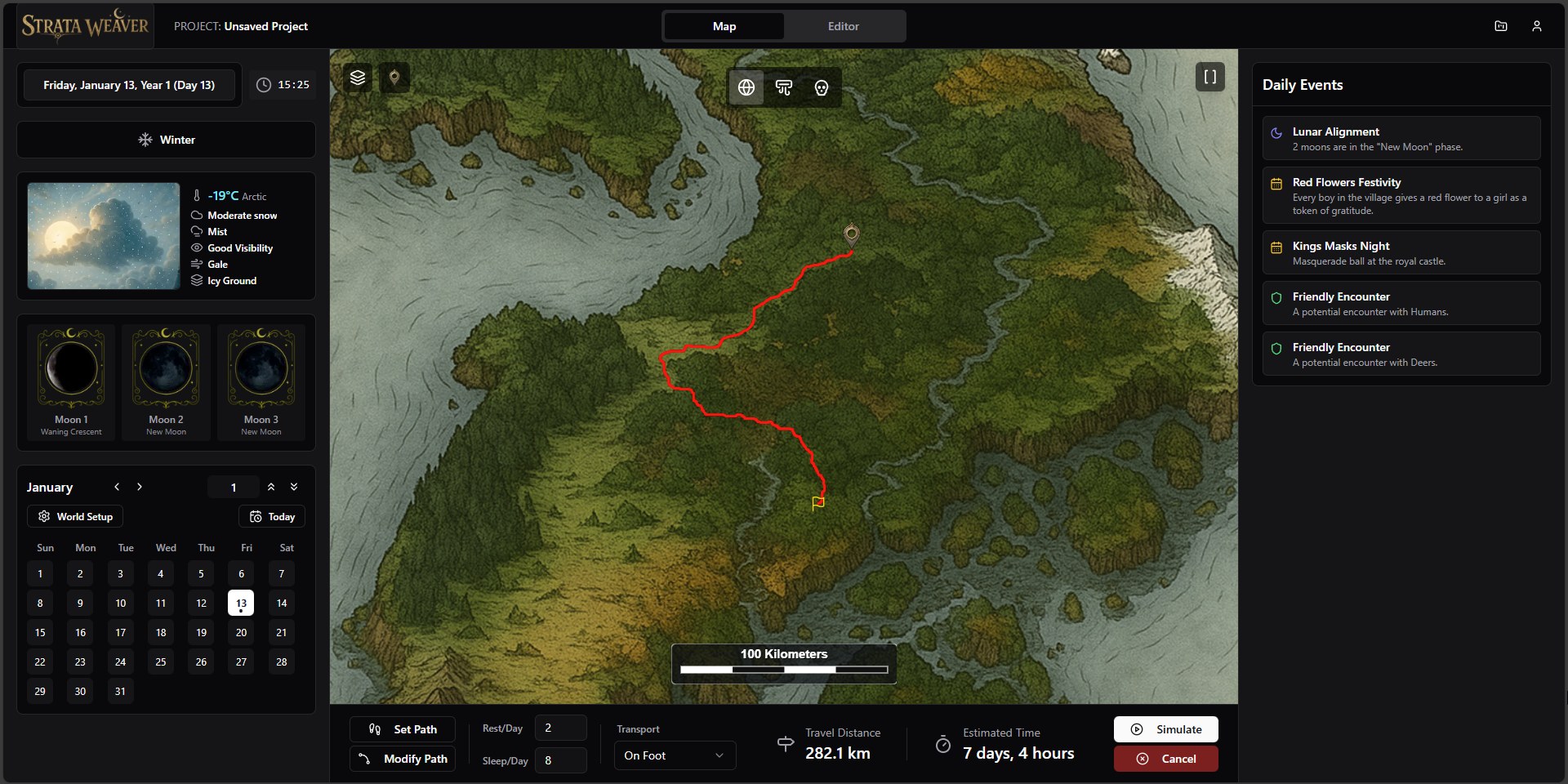Click the gear icon on World Setup
Image resolution: width=1568 pixels, height=784 pixels.
tap(43, 516)
